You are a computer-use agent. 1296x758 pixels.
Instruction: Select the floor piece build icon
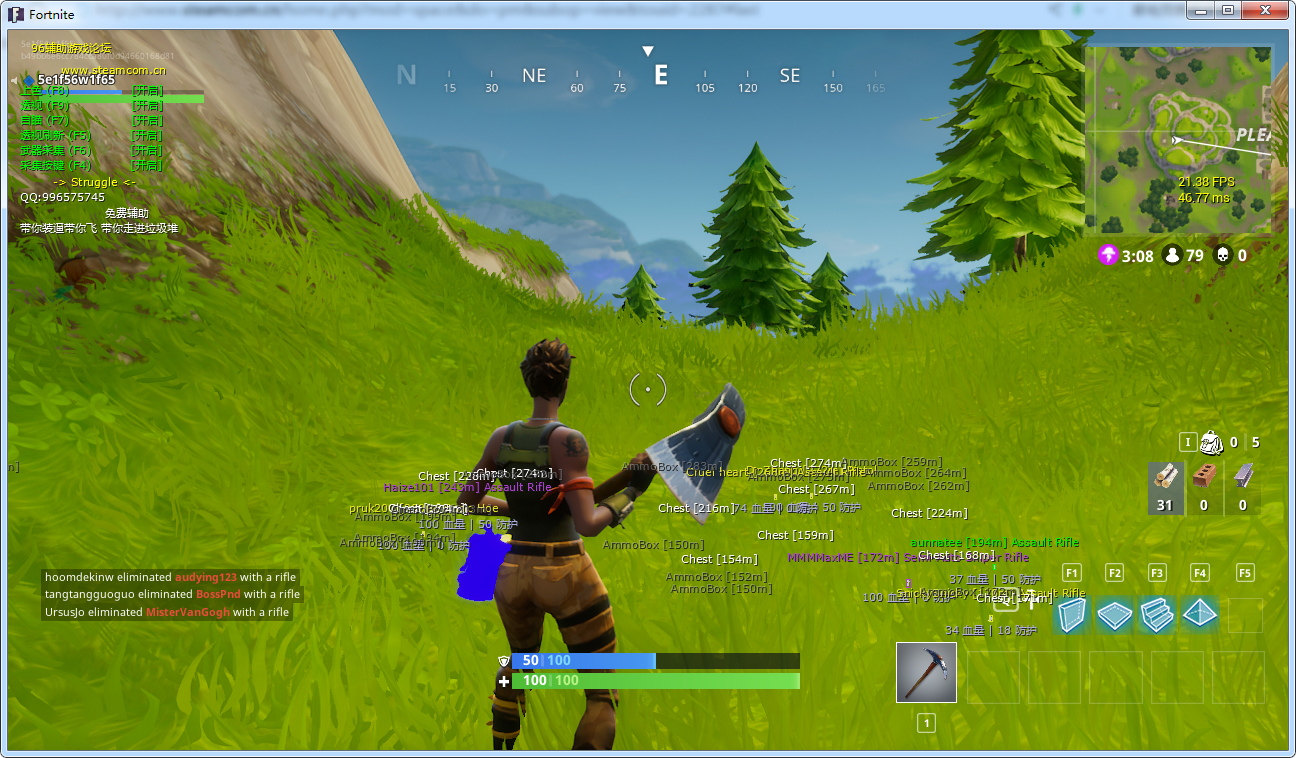1114,615
